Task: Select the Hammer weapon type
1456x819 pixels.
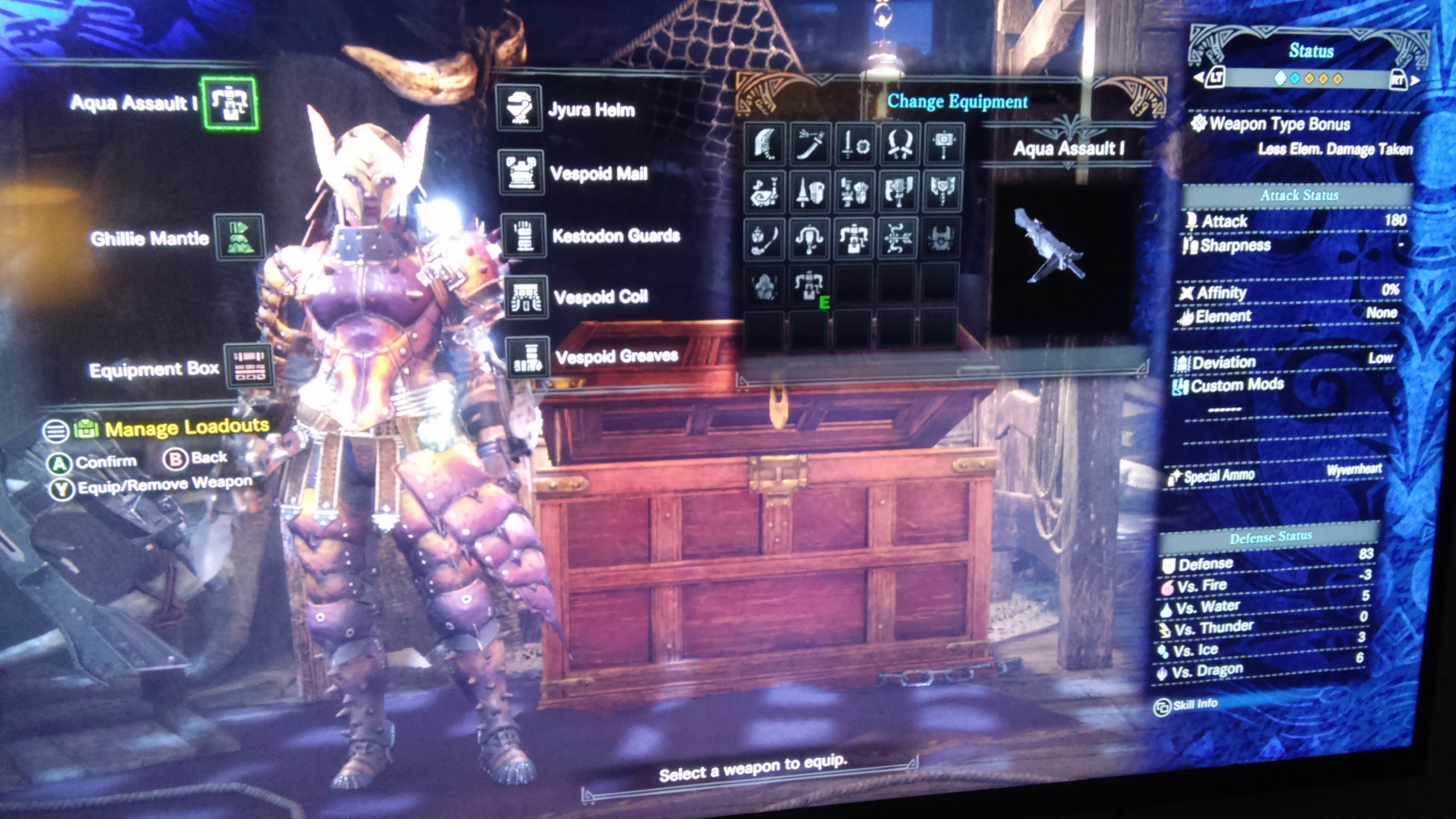Action: click(x=943, y=144)
